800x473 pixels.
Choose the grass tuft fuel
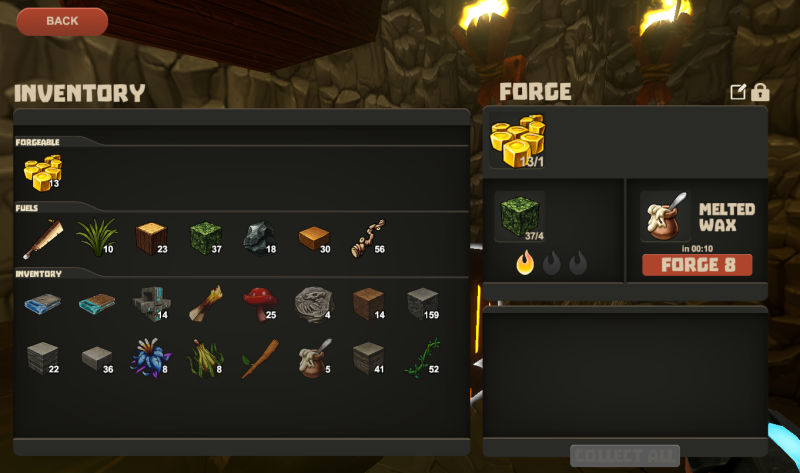[x=96, y=238]
